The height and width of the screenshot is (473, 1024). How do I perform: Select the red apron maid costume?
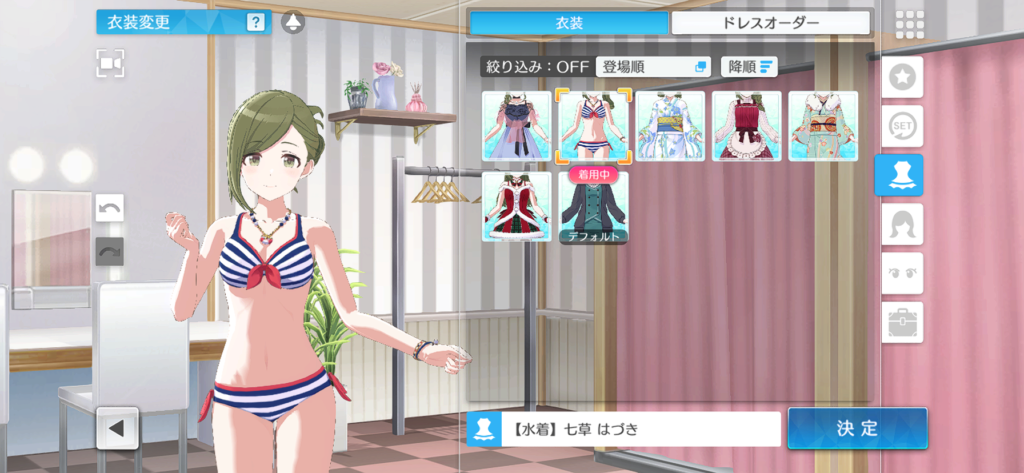pos(746,126)
